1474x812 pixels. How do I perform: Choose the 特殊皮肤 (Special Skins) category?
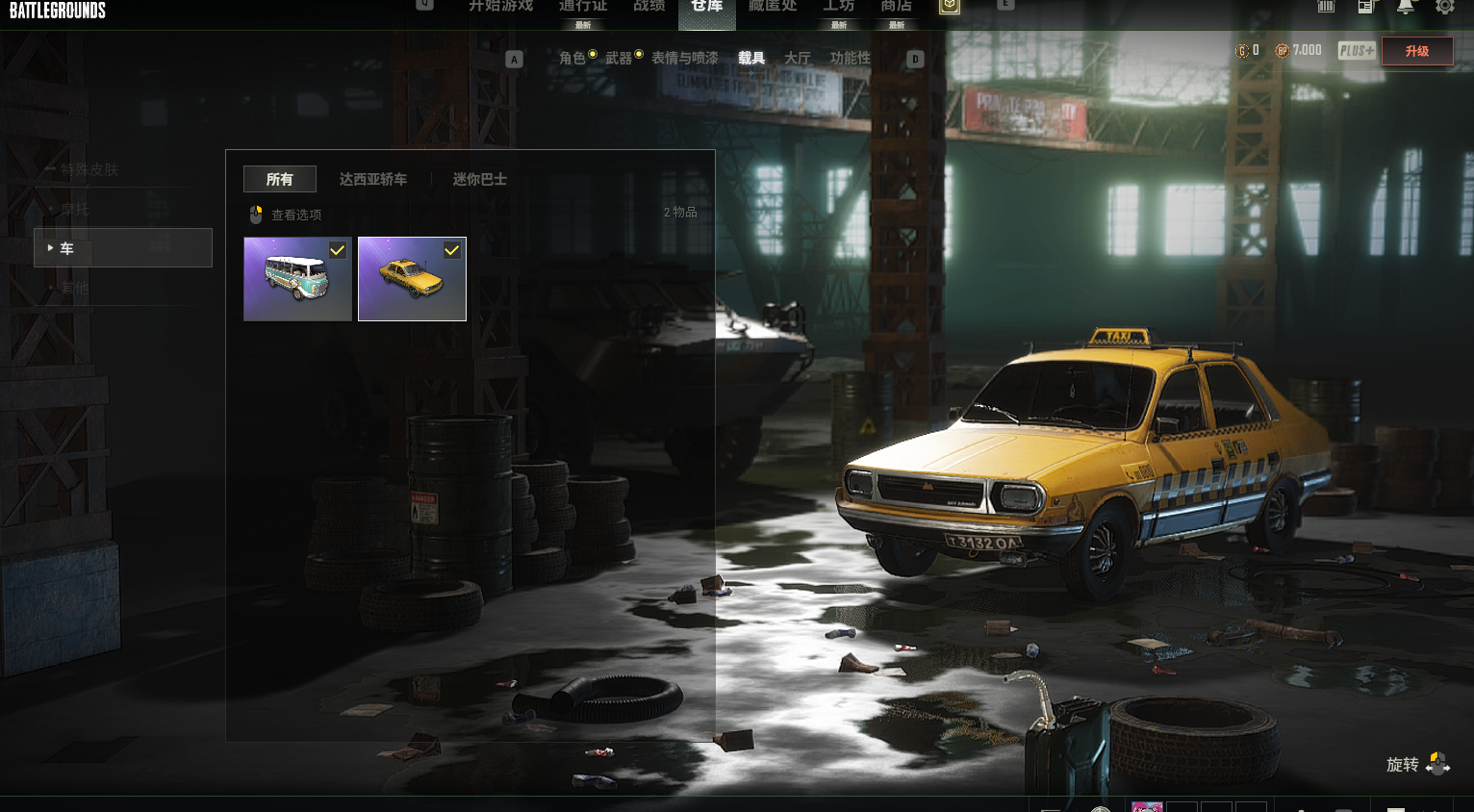tap(89, 170)
